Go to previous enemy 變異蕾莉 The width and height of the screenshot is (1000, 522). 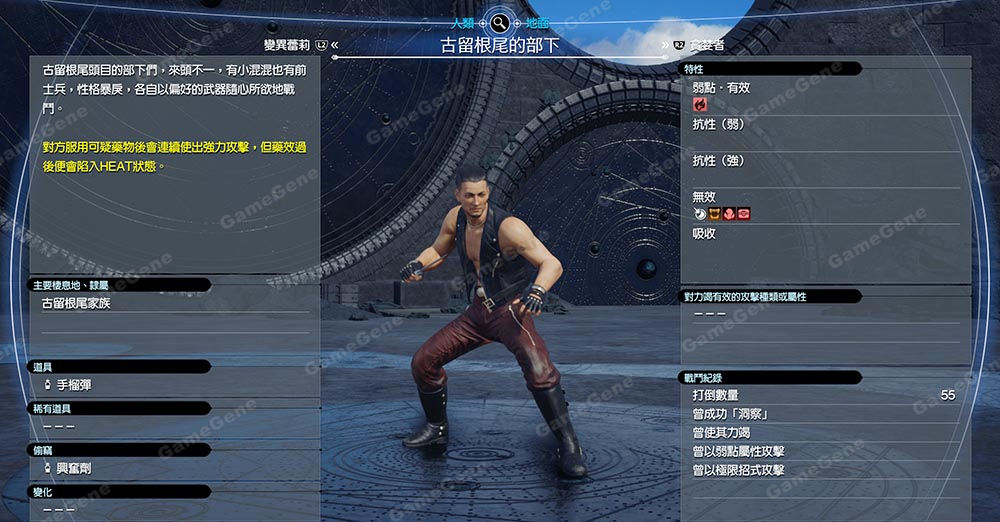(288, 45)
